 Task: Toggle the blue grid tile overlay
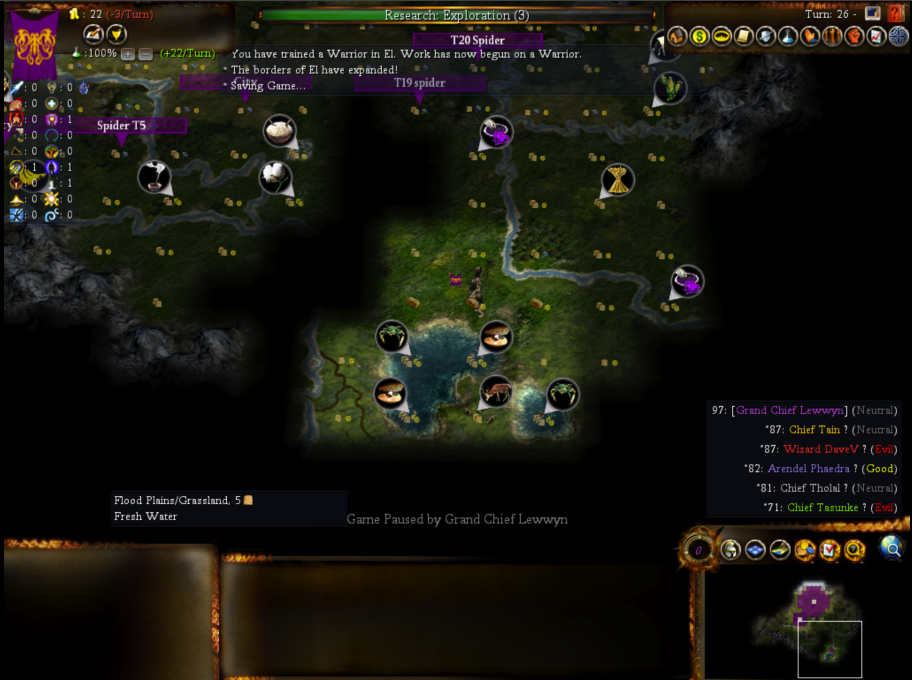point(755,549)
